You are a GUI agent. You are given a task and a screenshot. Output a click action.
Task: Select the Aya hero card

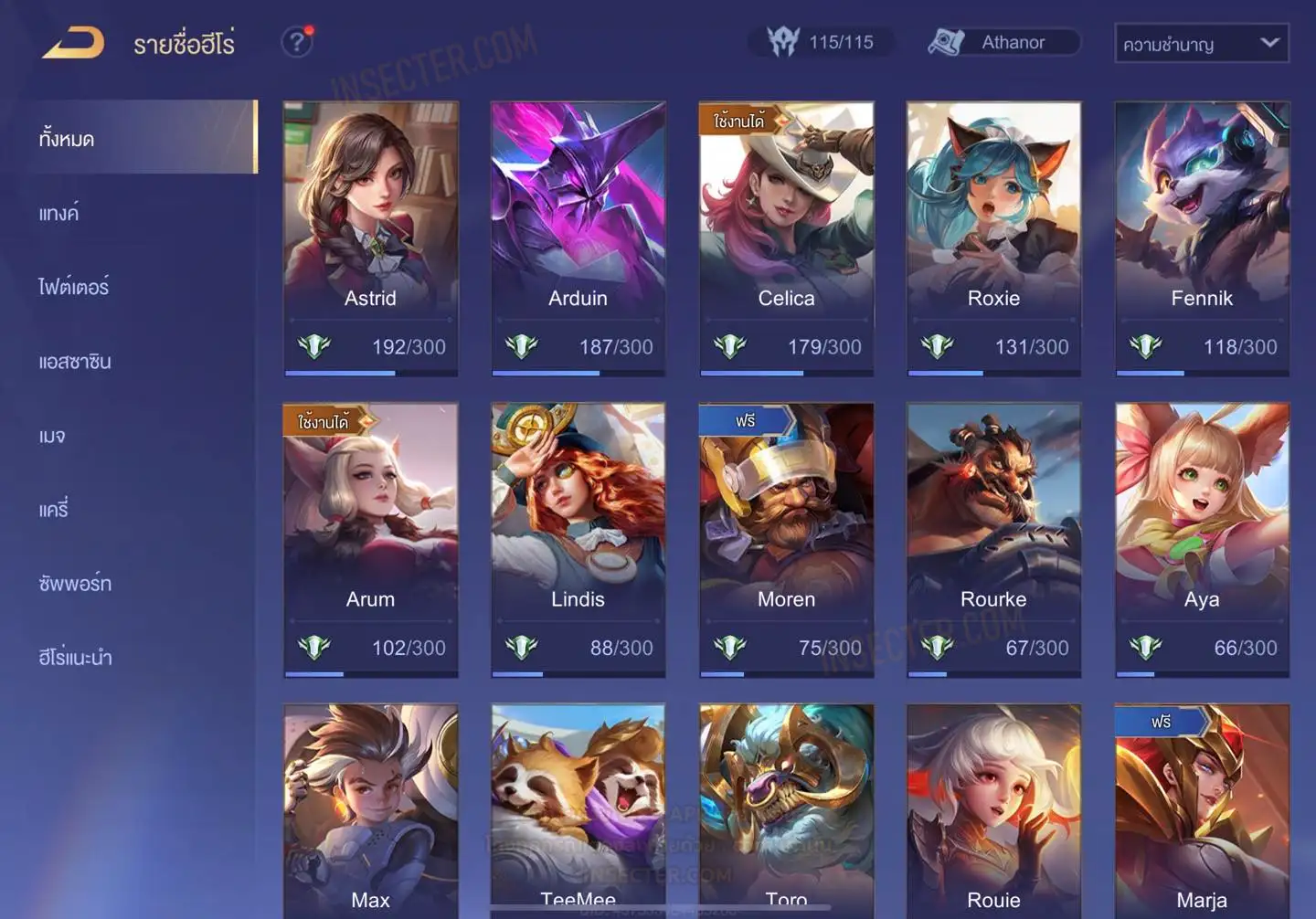coord(1202,539)
